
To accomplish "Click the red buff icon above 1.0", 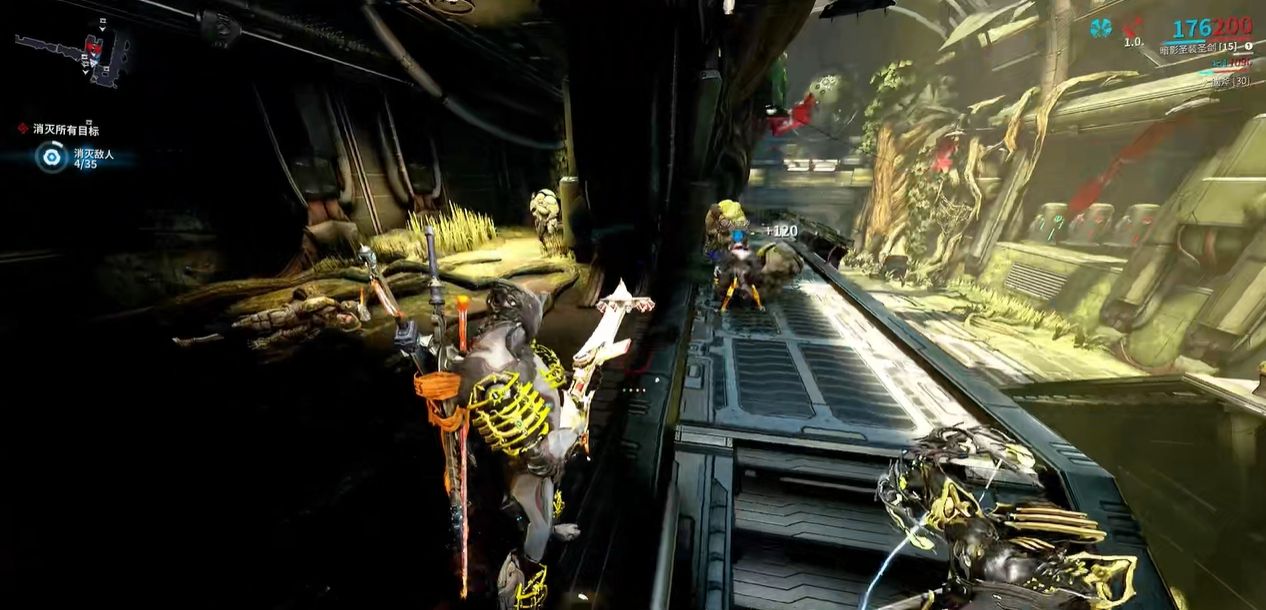I will click(1133, 27).
